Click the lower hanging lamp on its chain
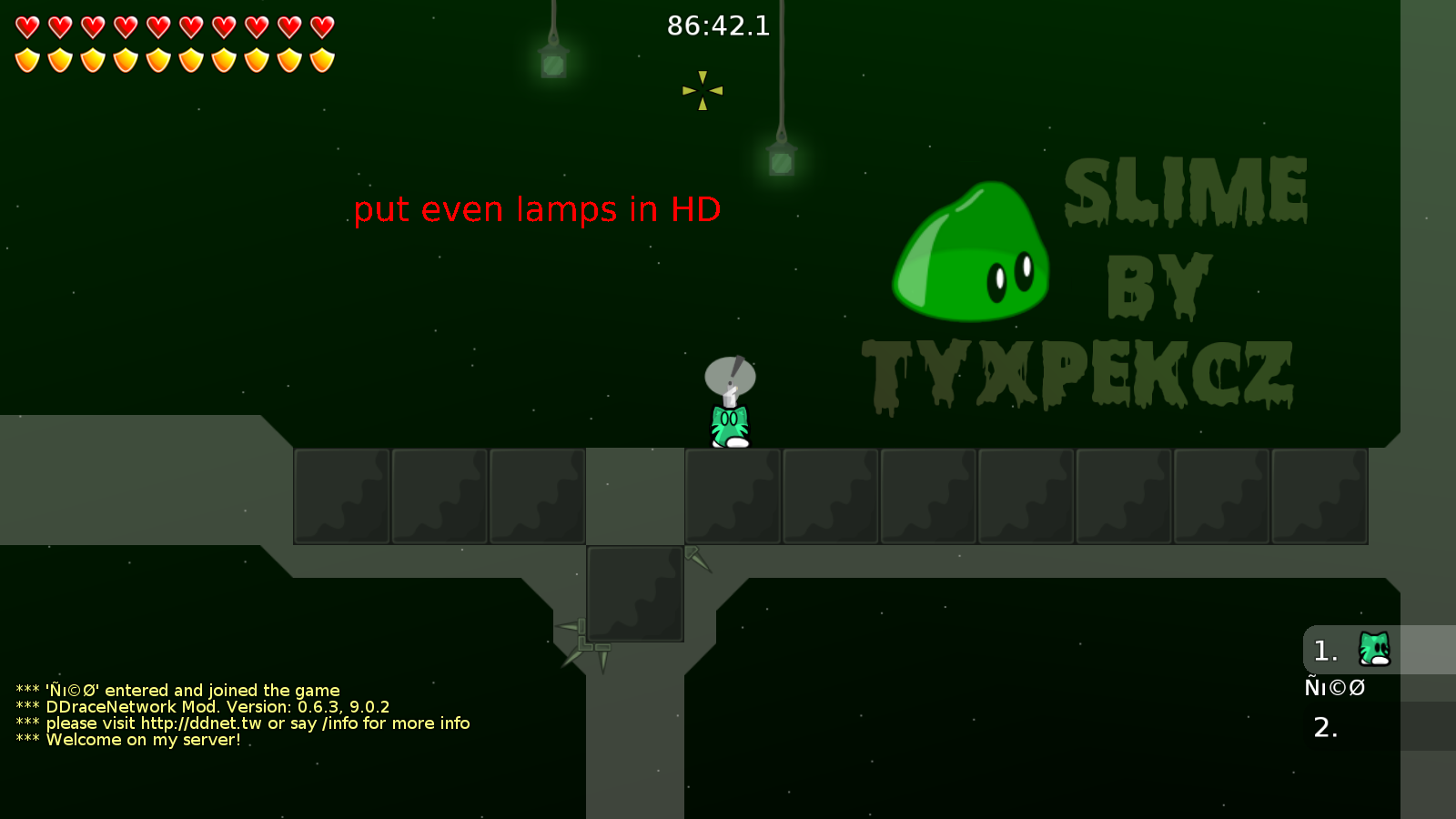Screen dimensions: 1456x819 (x=781, y=160)
